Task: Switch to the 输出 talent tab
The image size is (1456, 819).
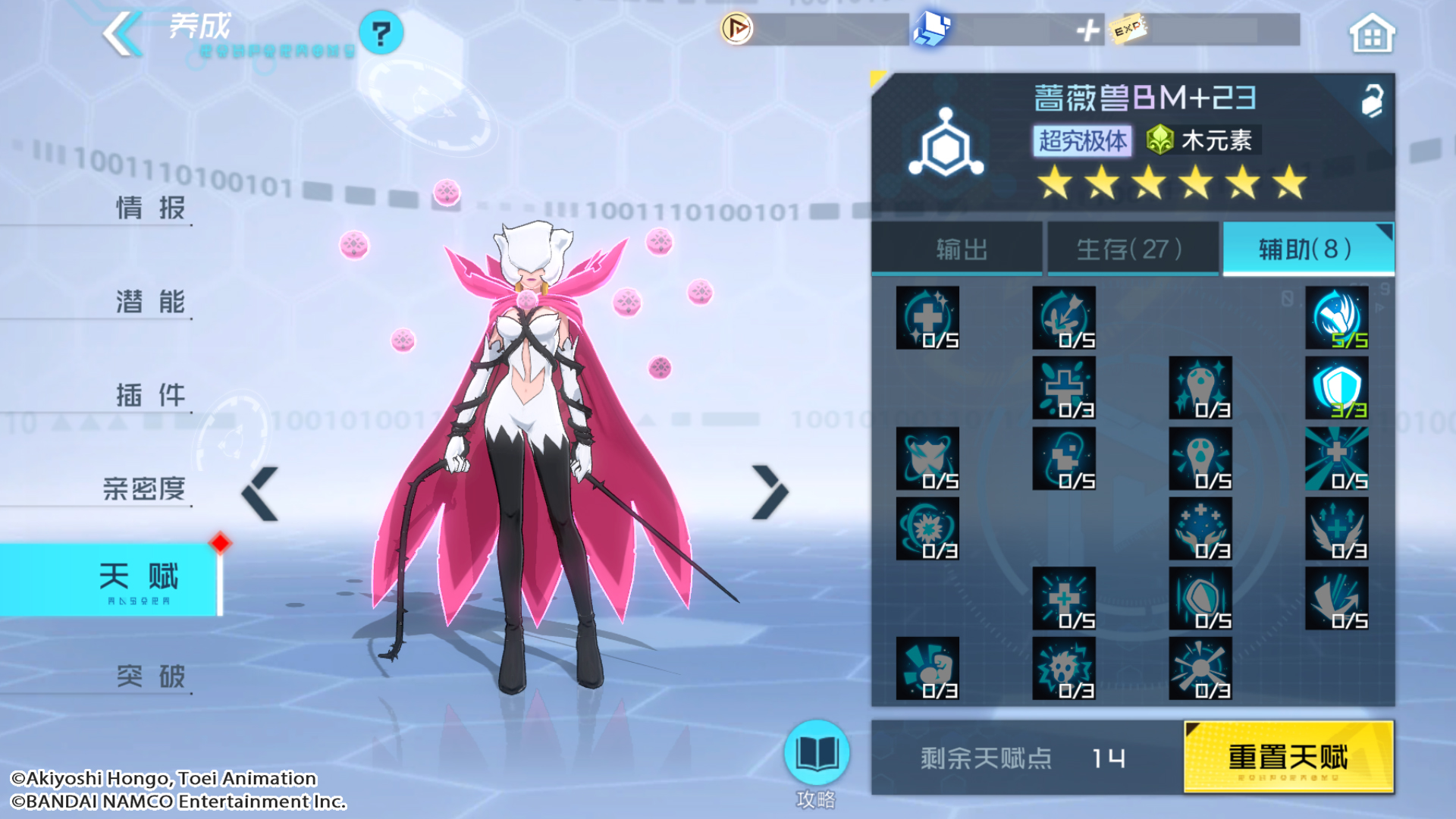Action: (959, 249)
